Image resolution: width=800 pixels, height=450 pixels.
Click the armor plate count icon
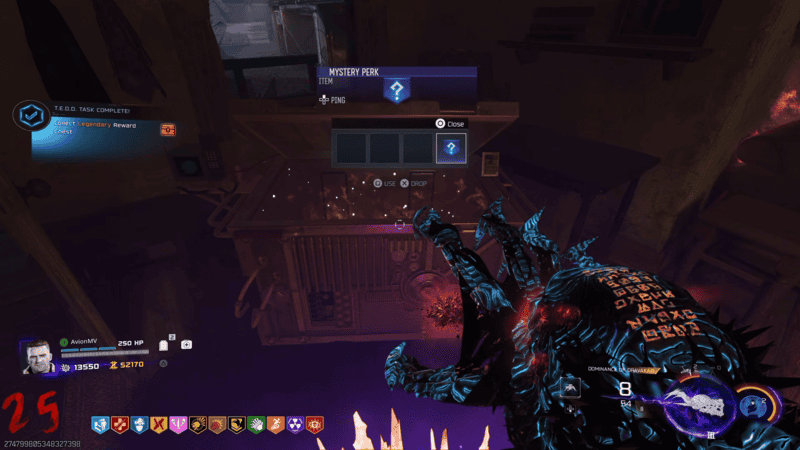click(x=164, y=345)
